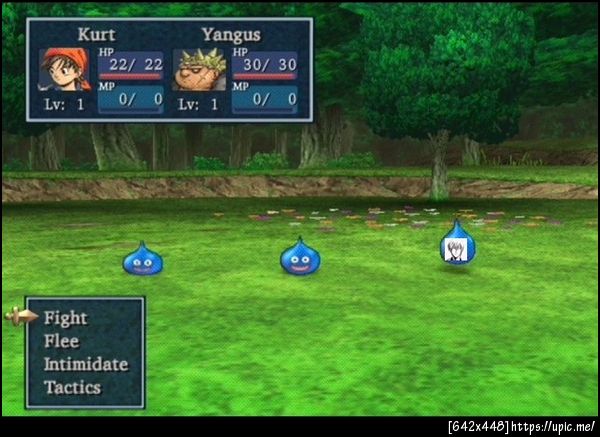Select the Flee command
600x437 pixels.
pos(61,341)
